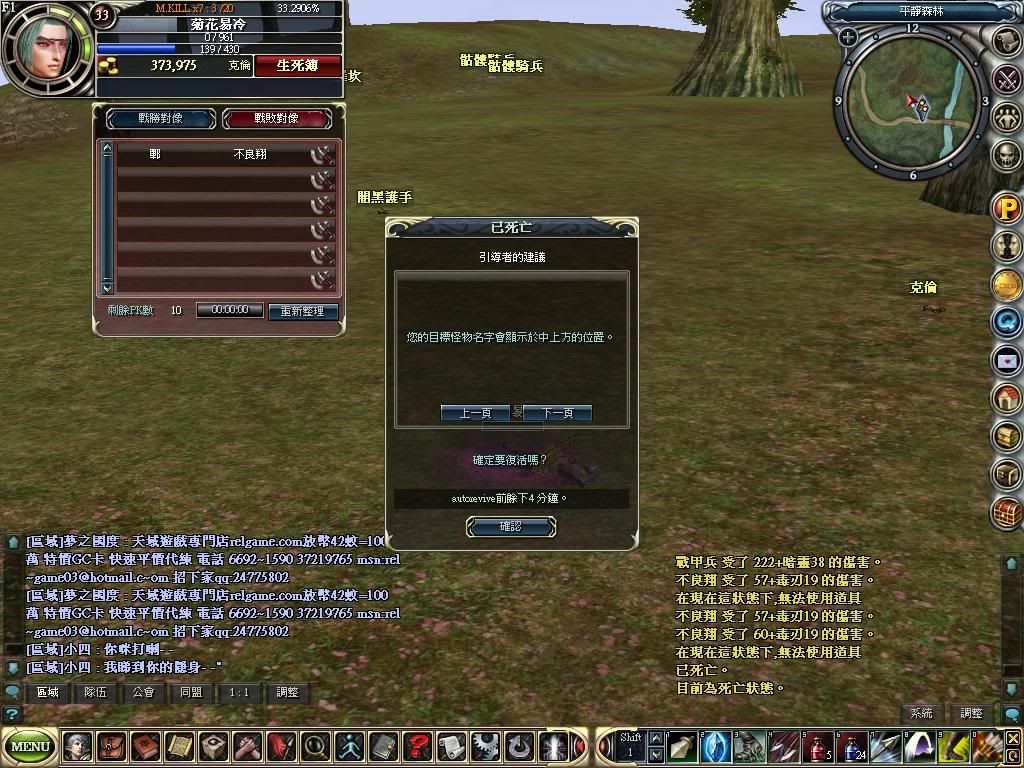Switch to the 戰敗對像 tab

point(276,118)
